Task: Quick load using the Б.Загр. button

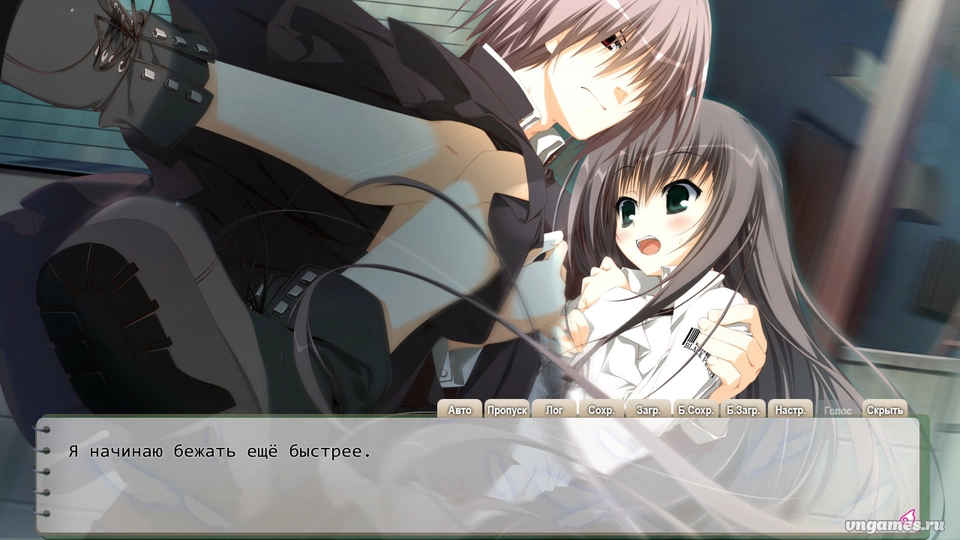Action: (x=744, y=410)
